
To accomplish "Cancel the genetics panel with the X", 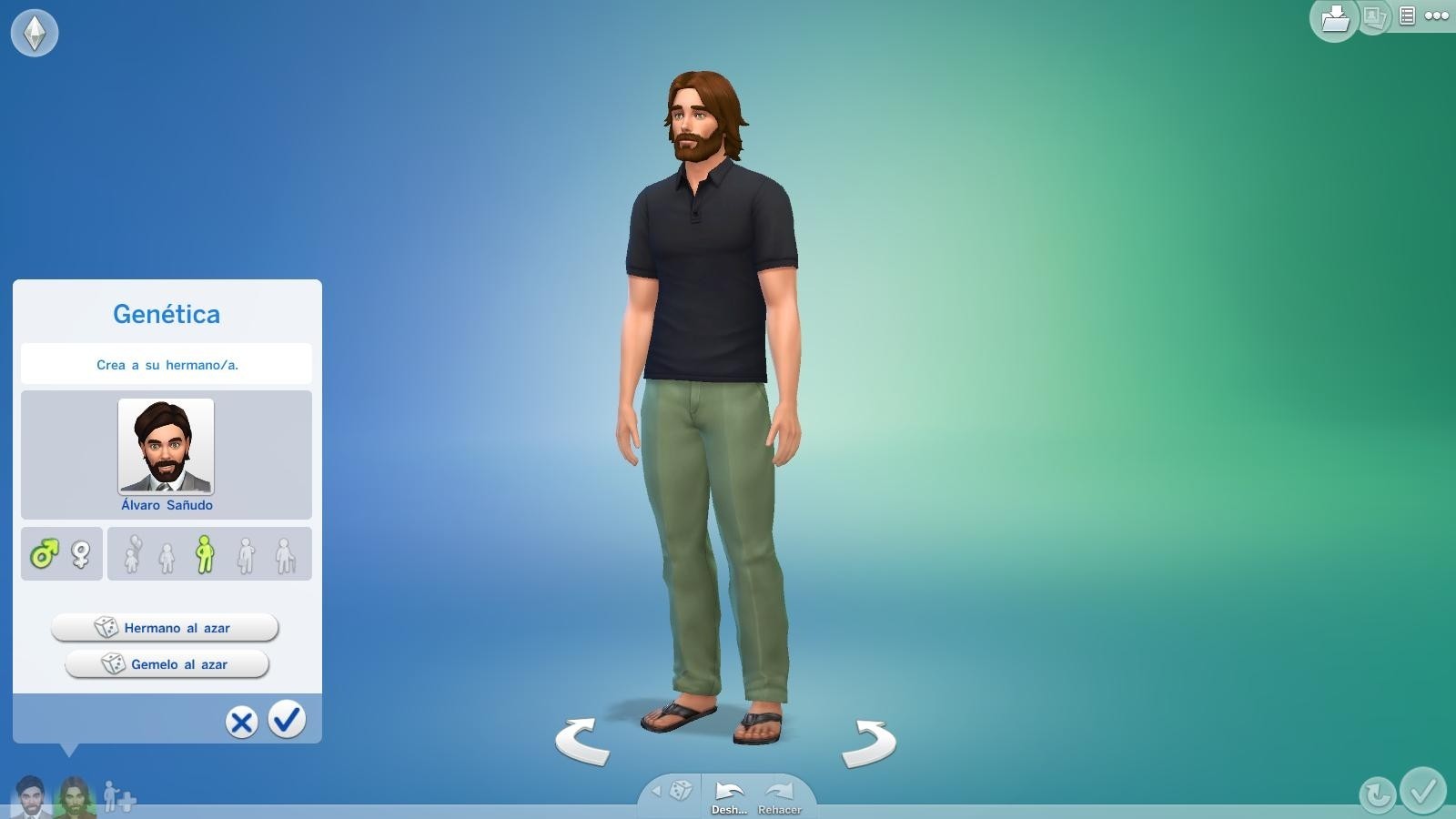I will tap(240, 722).
